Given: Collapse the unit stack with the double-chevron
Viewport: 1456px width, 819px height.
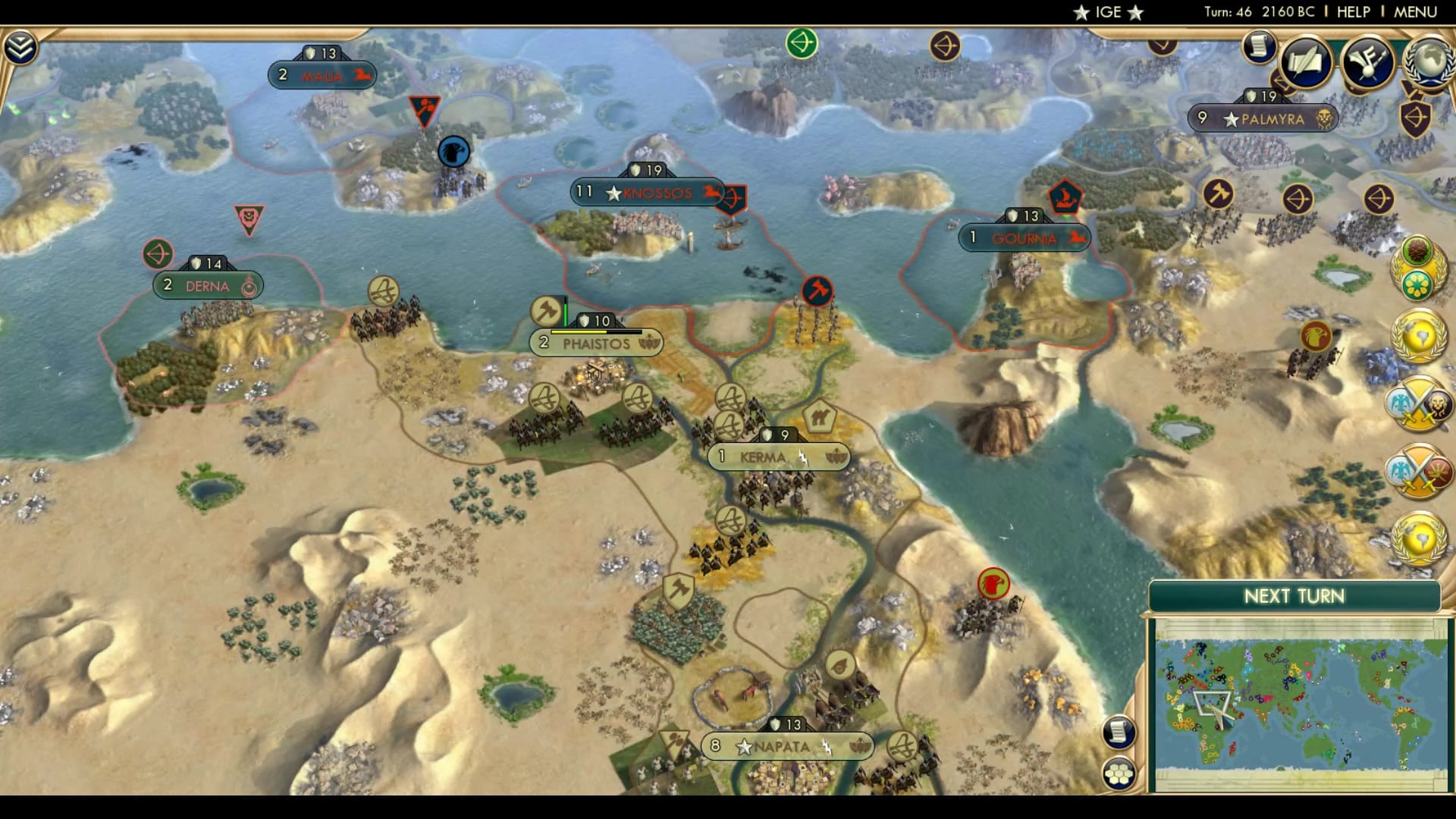Looking at the screenshot, I should [x=20, y=45].
